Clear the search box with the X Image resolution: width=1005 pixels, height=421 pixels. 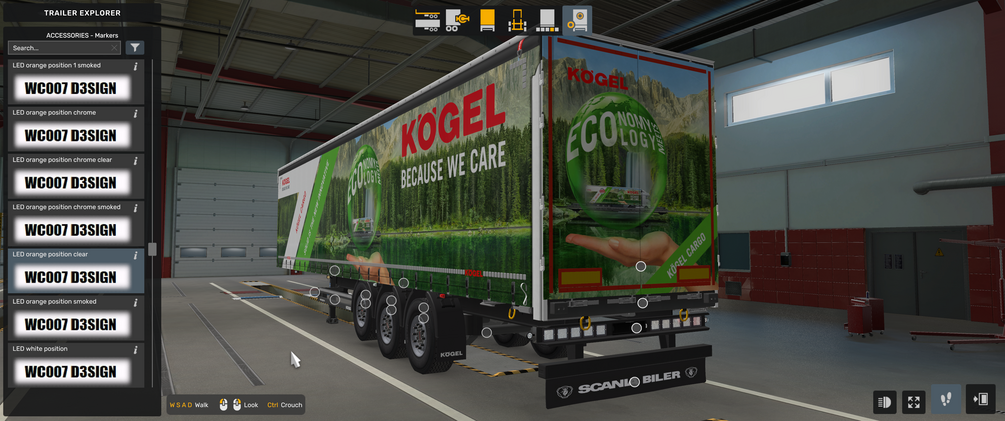point(115,48)
